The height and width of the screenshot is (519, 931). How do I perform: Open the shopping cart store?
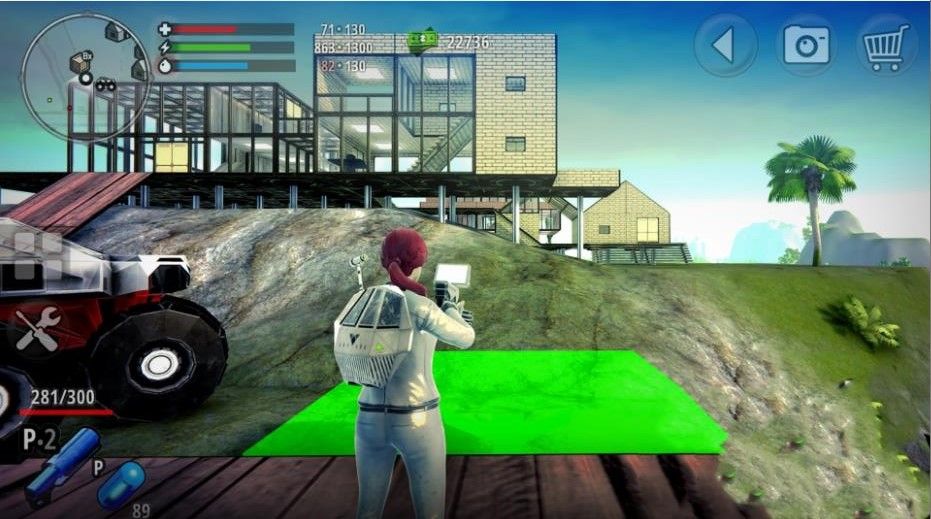tap(888, 45)
